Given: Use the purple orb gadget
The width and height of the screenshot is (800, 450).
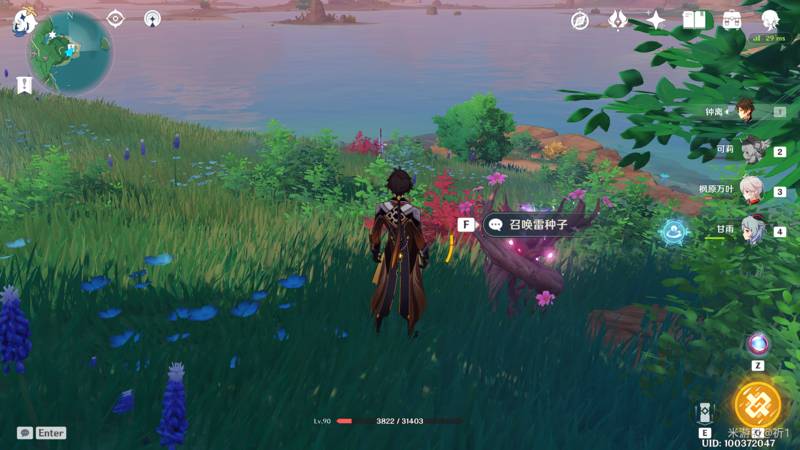Looking at the screenshot, I should tap(758, 344).
